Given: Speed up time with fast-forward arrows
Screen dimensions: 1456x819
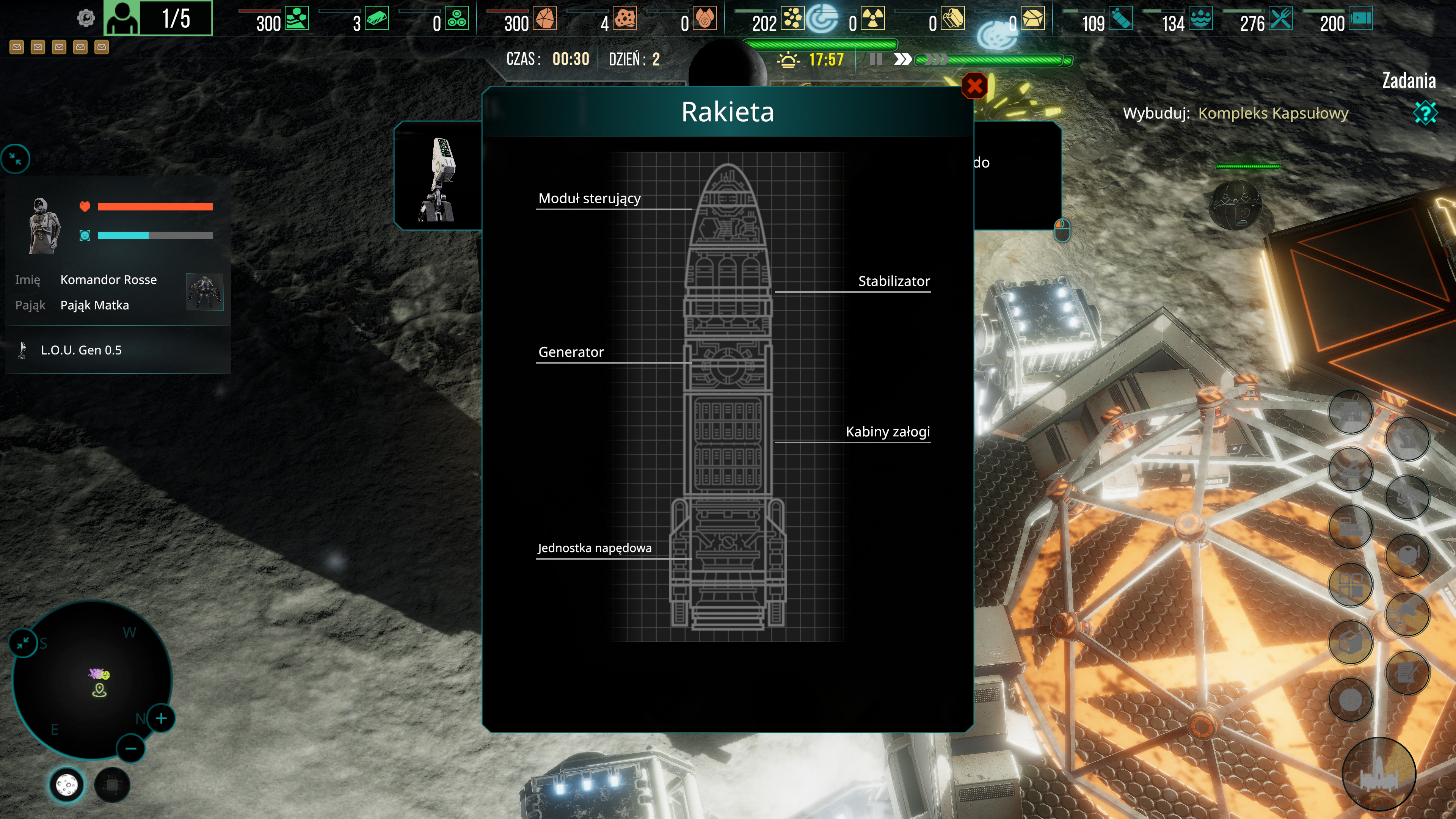Looking at the screenshot, I should 902,60.
